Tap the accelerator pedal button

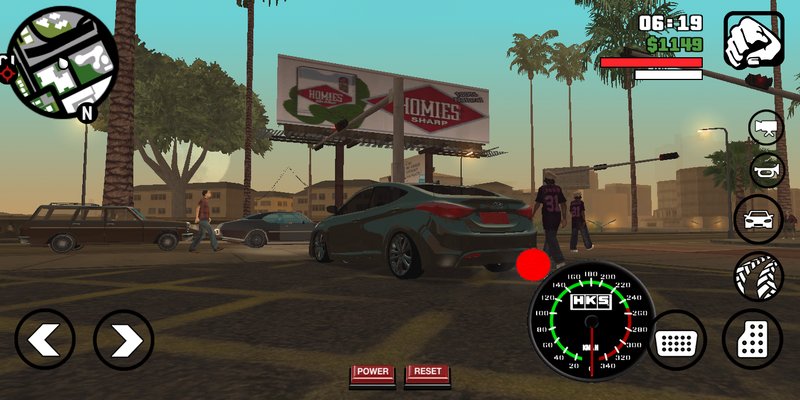point(752,340)
